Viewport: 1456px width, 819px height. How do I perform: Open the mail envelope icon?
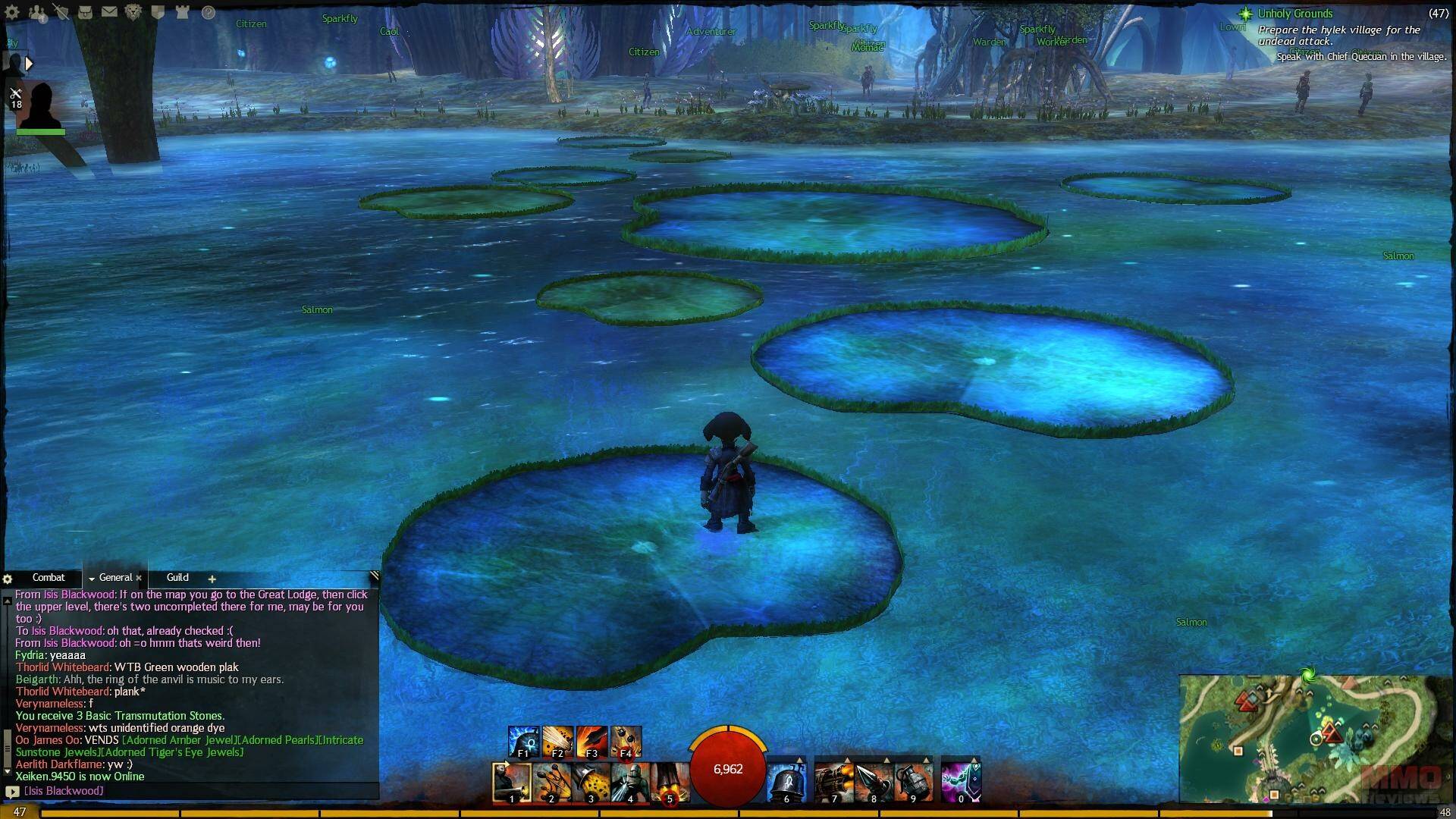click(x=109, y=12)
